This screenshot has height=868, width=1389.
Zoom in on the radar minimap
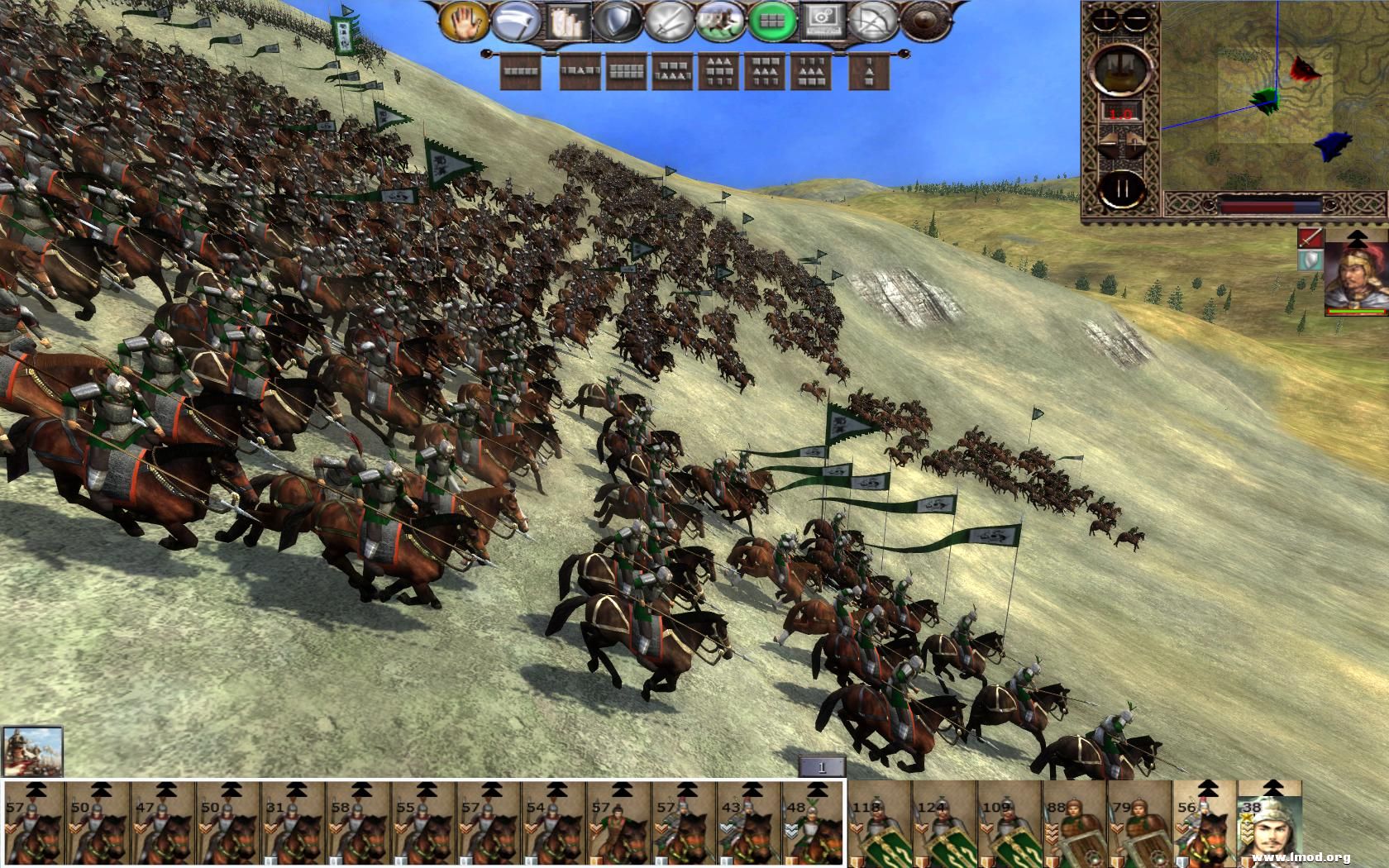click(x=1106, y=17)
